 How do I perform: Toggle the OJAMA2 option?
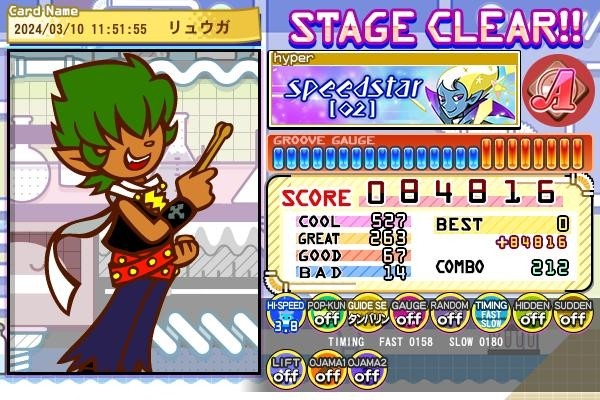coord(368,371)
